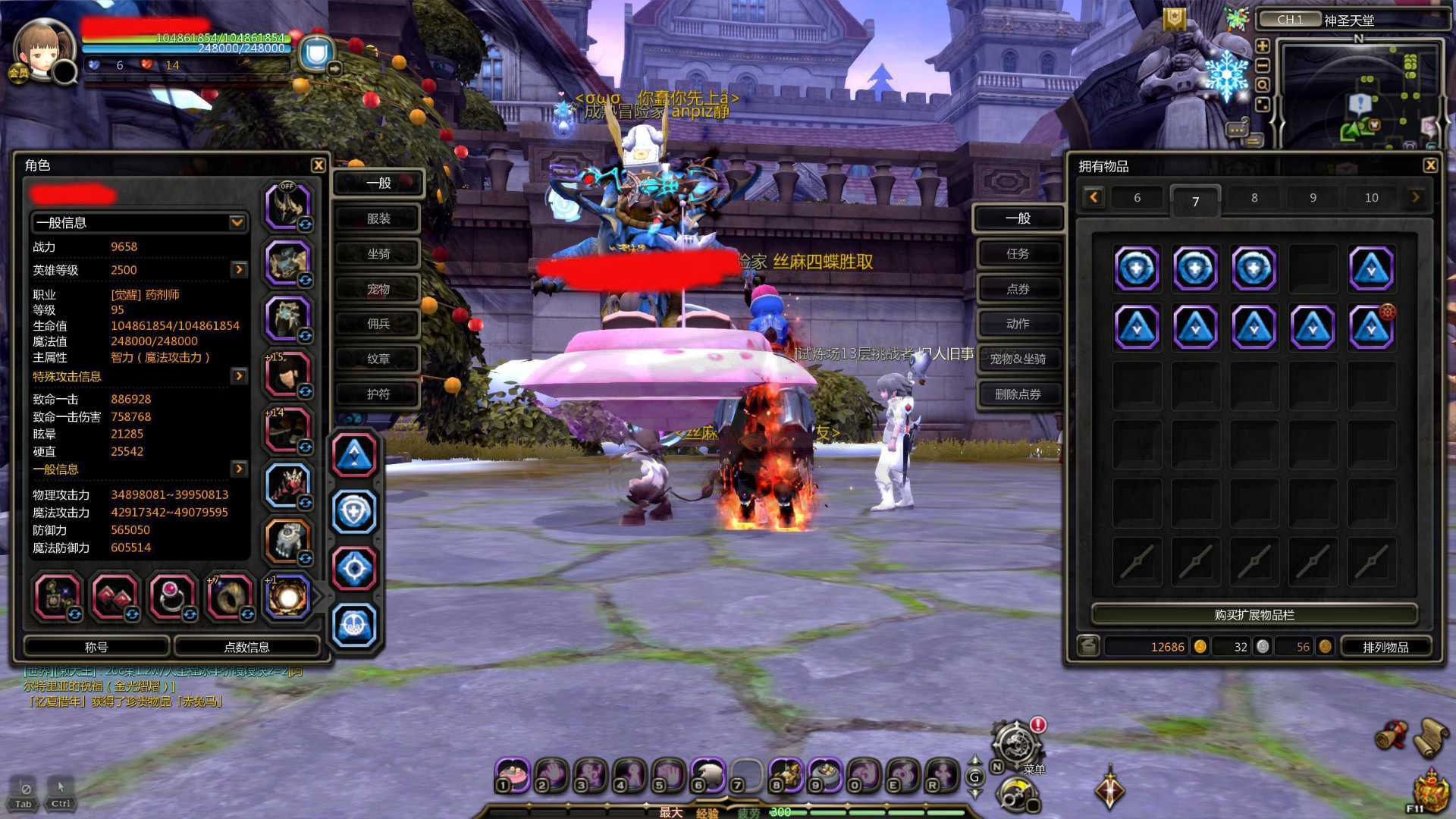Click 购买扩展物品栏 to expand inventory

coord(1254,615)
